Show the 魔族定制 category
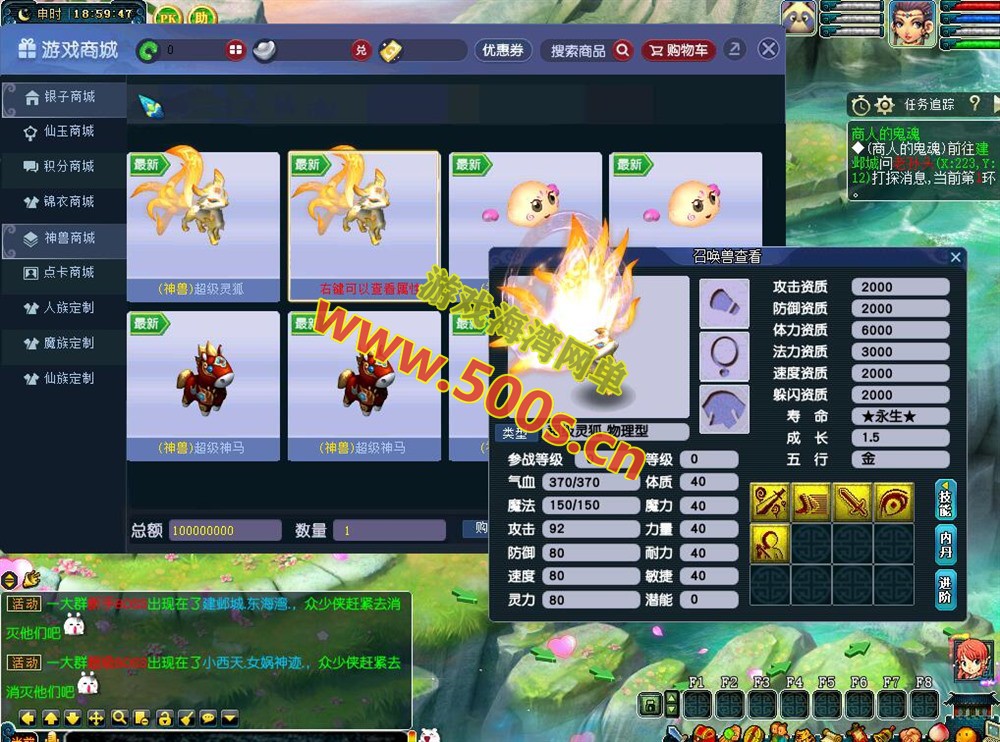Image resolution: width=1000 pixels, height=742 pixels. 68,343
